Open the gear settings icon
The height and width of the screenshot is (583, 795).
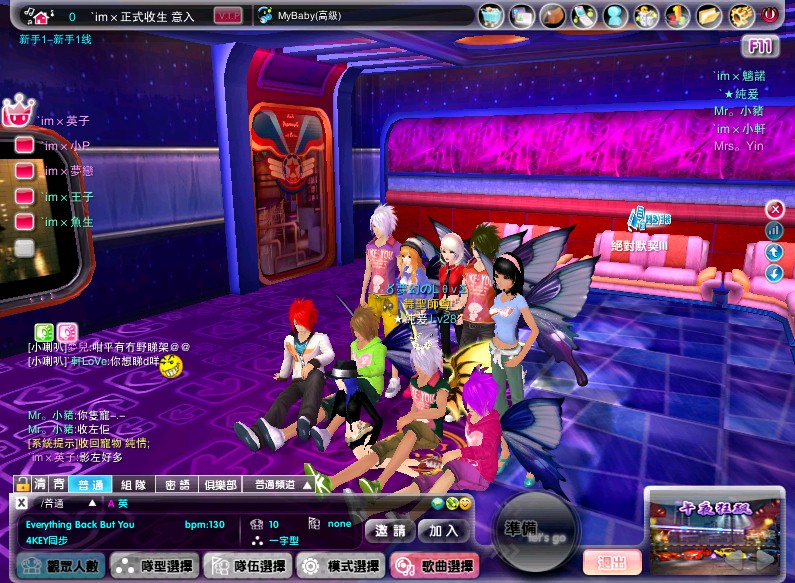740,15
